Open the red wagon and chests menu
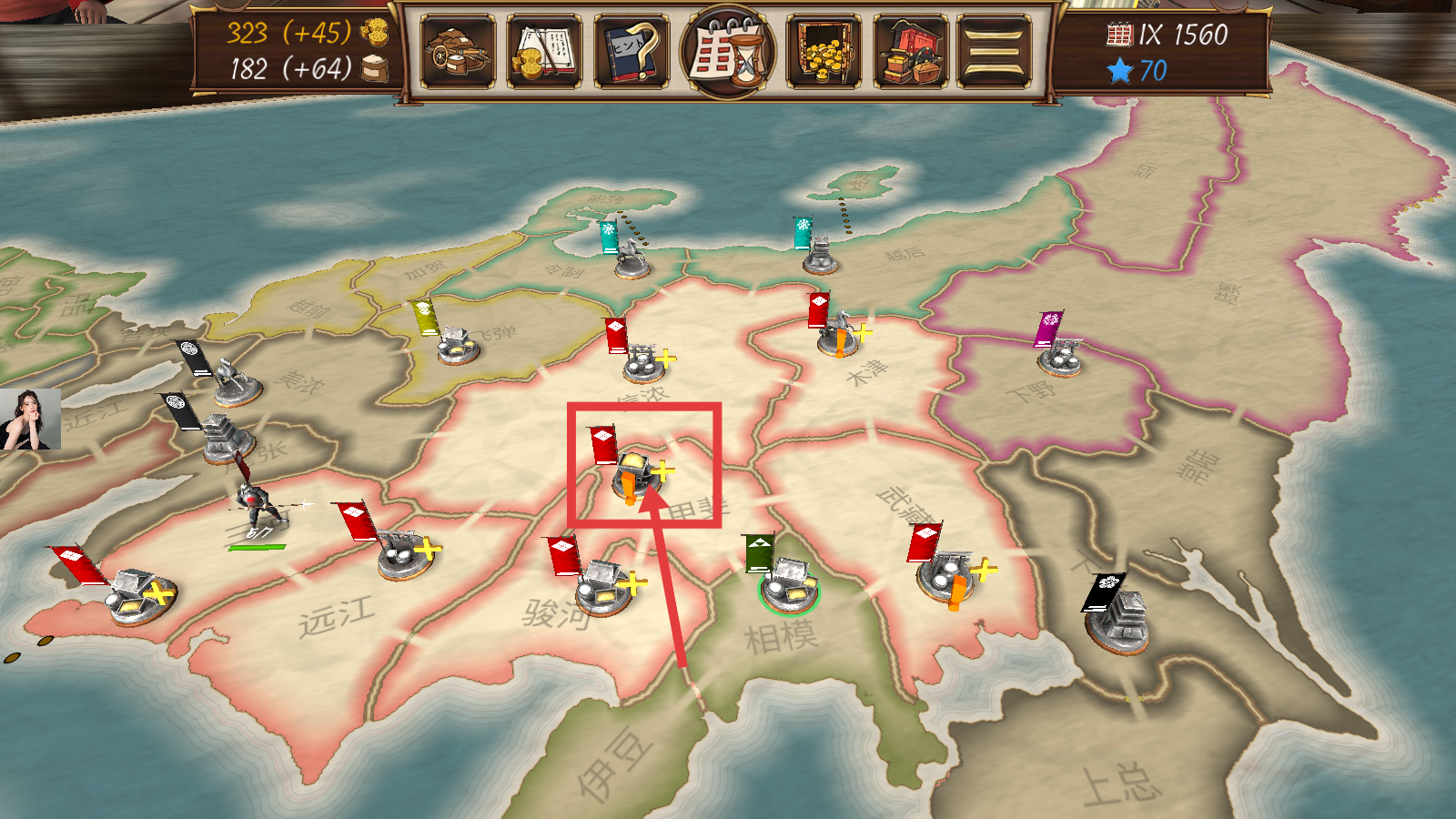The height and width of the screenshot is (819, 1456). click(x=911, y=52)
